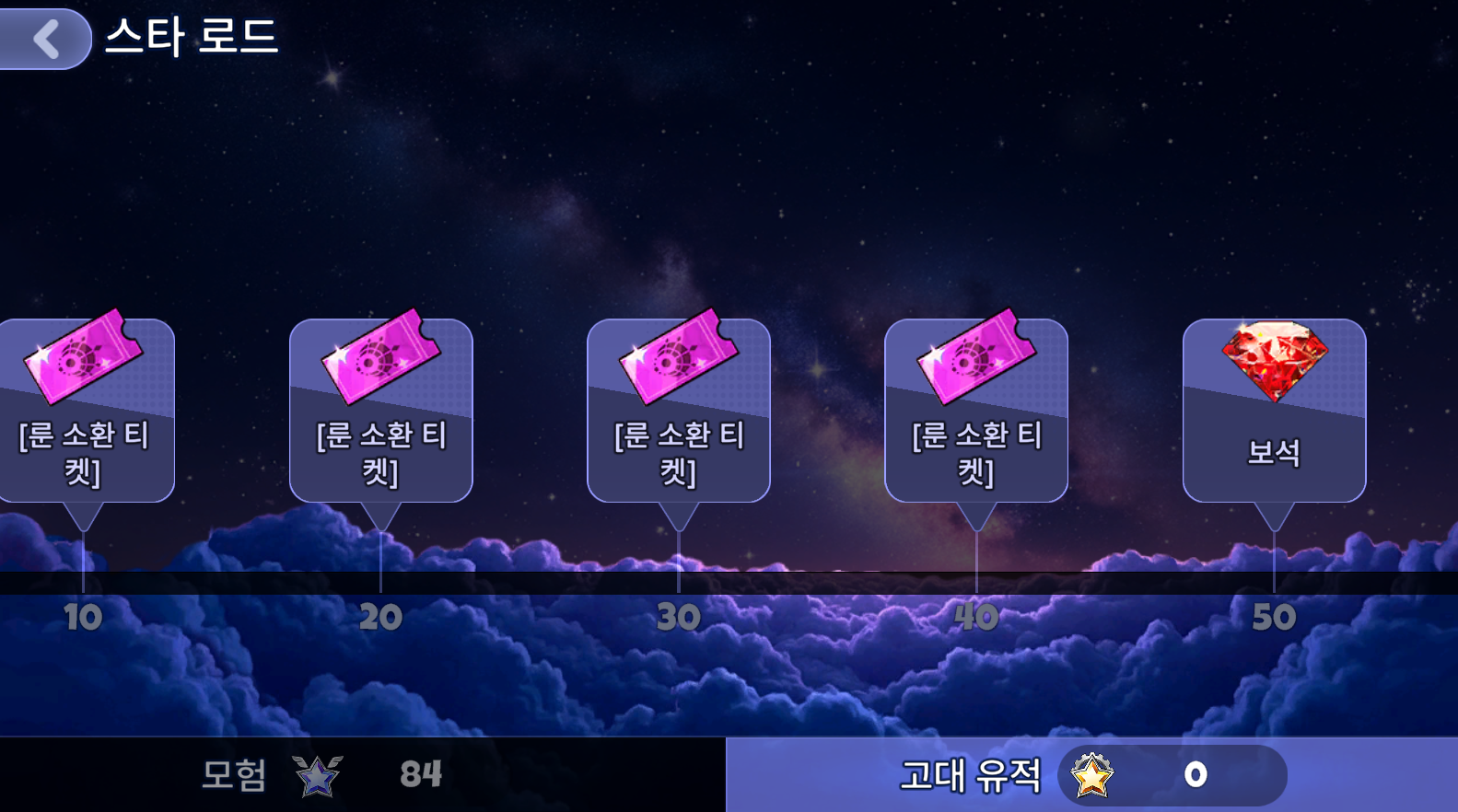
Task: Switch to the 고대 유적 tab
Action: [1091, 774]
